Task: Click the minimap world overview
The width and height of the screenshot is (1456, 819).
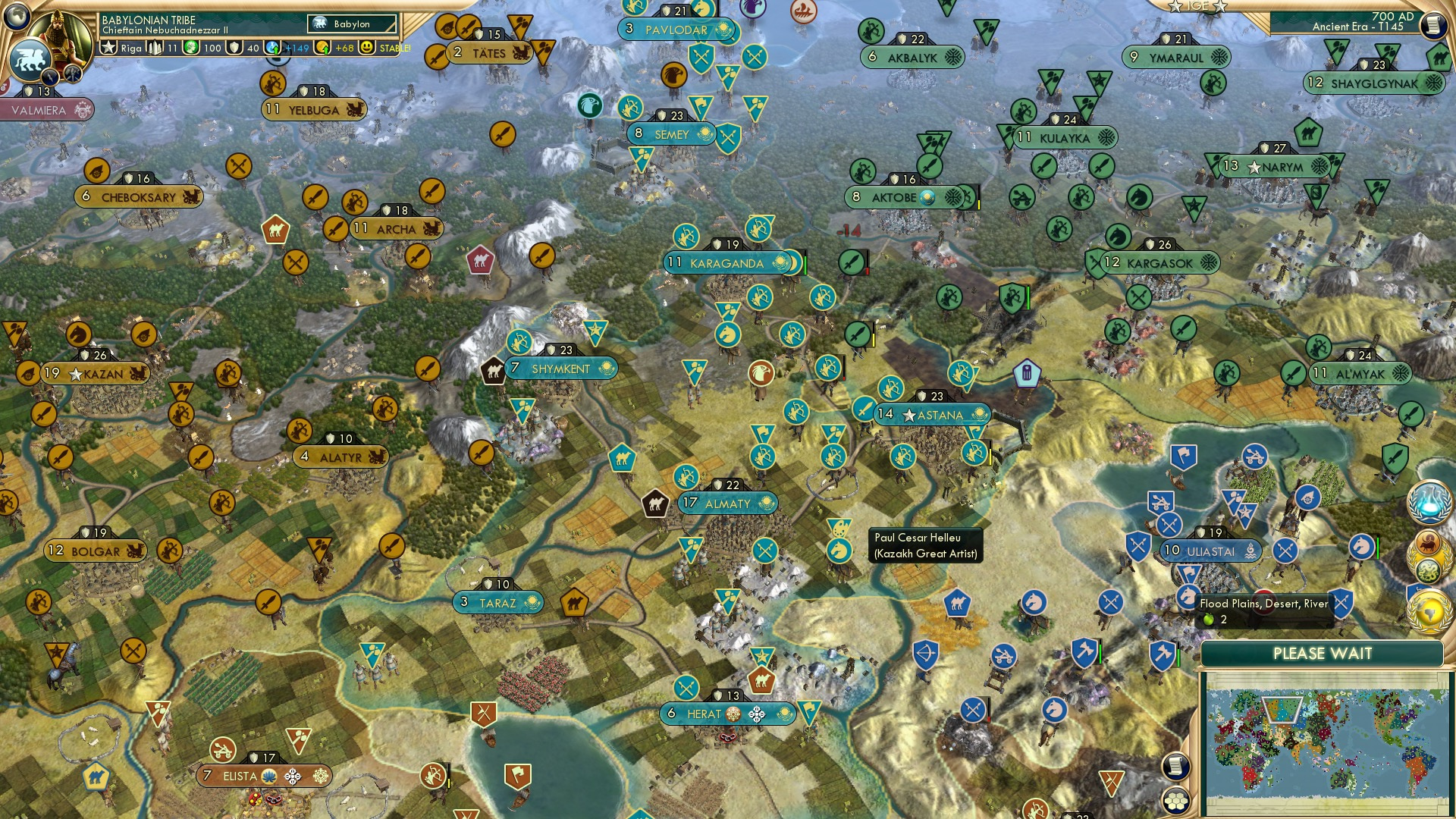Action: (x=1322, y=742)
